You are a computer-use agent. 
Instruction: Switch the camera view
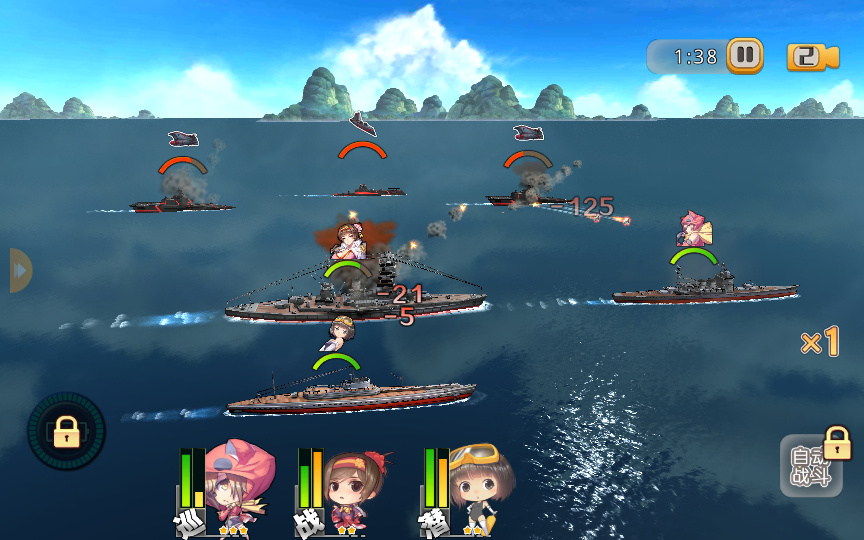click(x=812, y=57)
